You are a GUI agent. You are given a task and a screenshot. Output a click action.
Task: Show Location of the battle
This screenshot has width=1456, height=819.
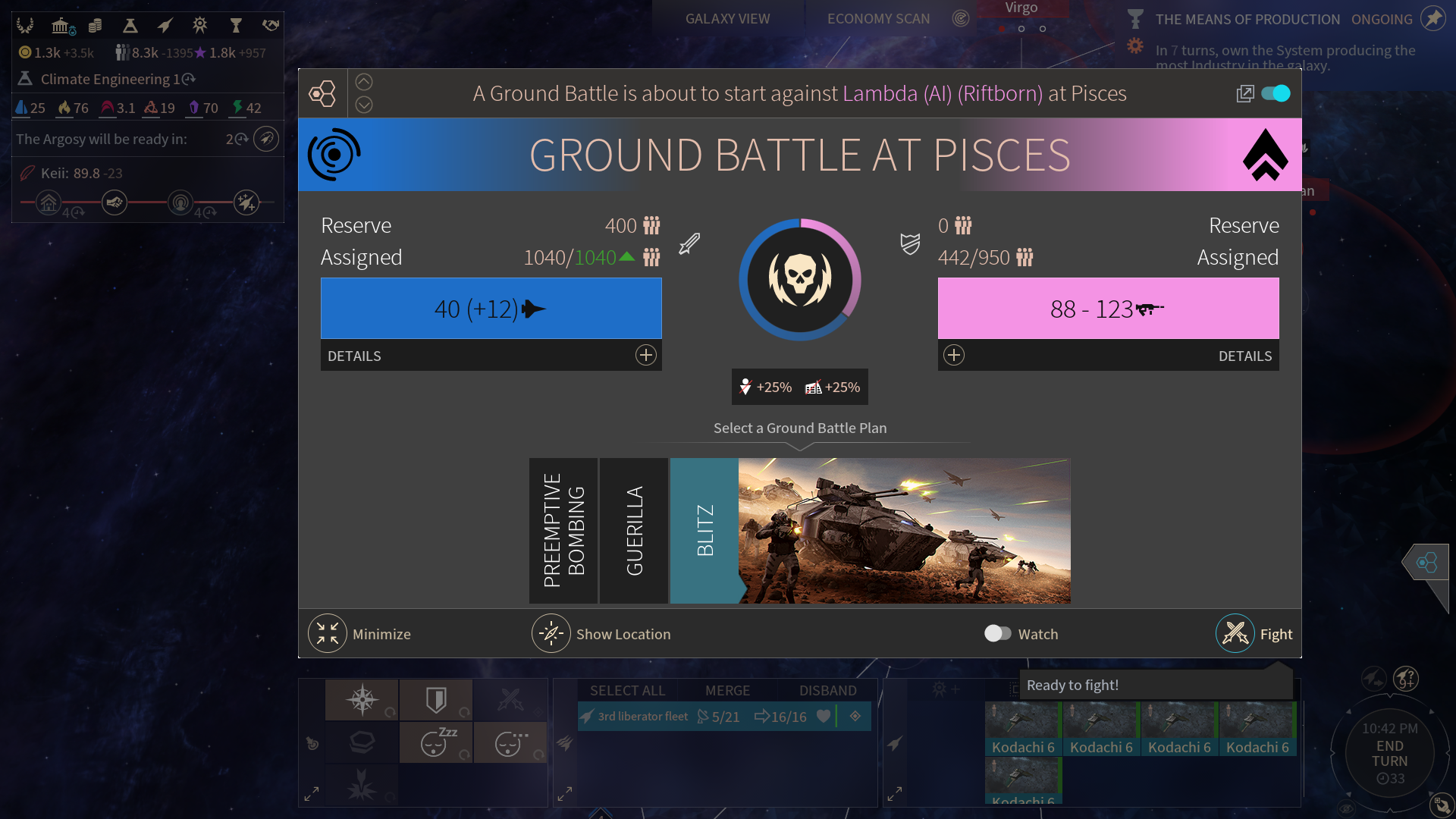click(x=551, y=634)
